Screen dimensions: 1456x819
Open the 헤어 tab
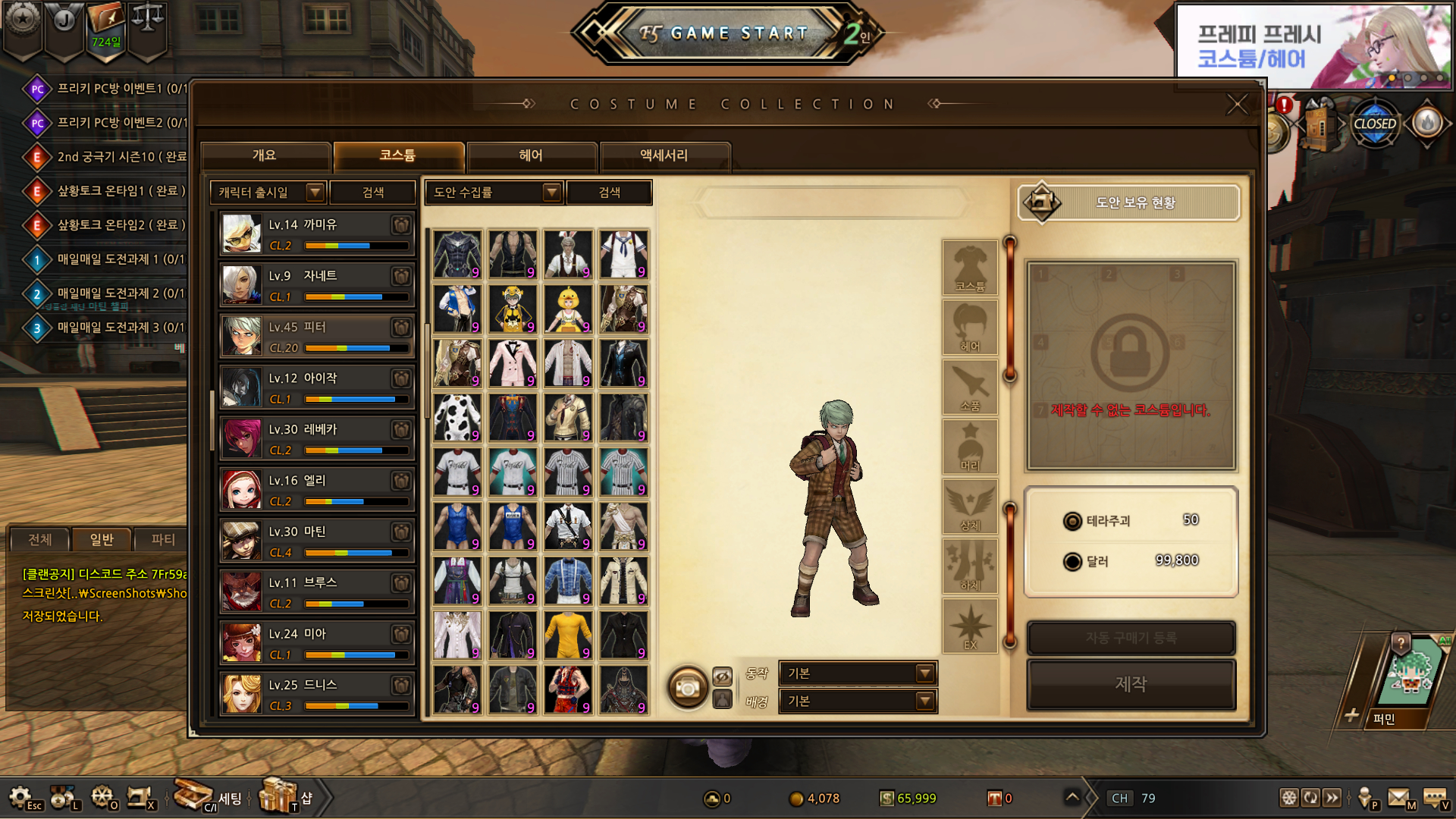coord(531,155)
